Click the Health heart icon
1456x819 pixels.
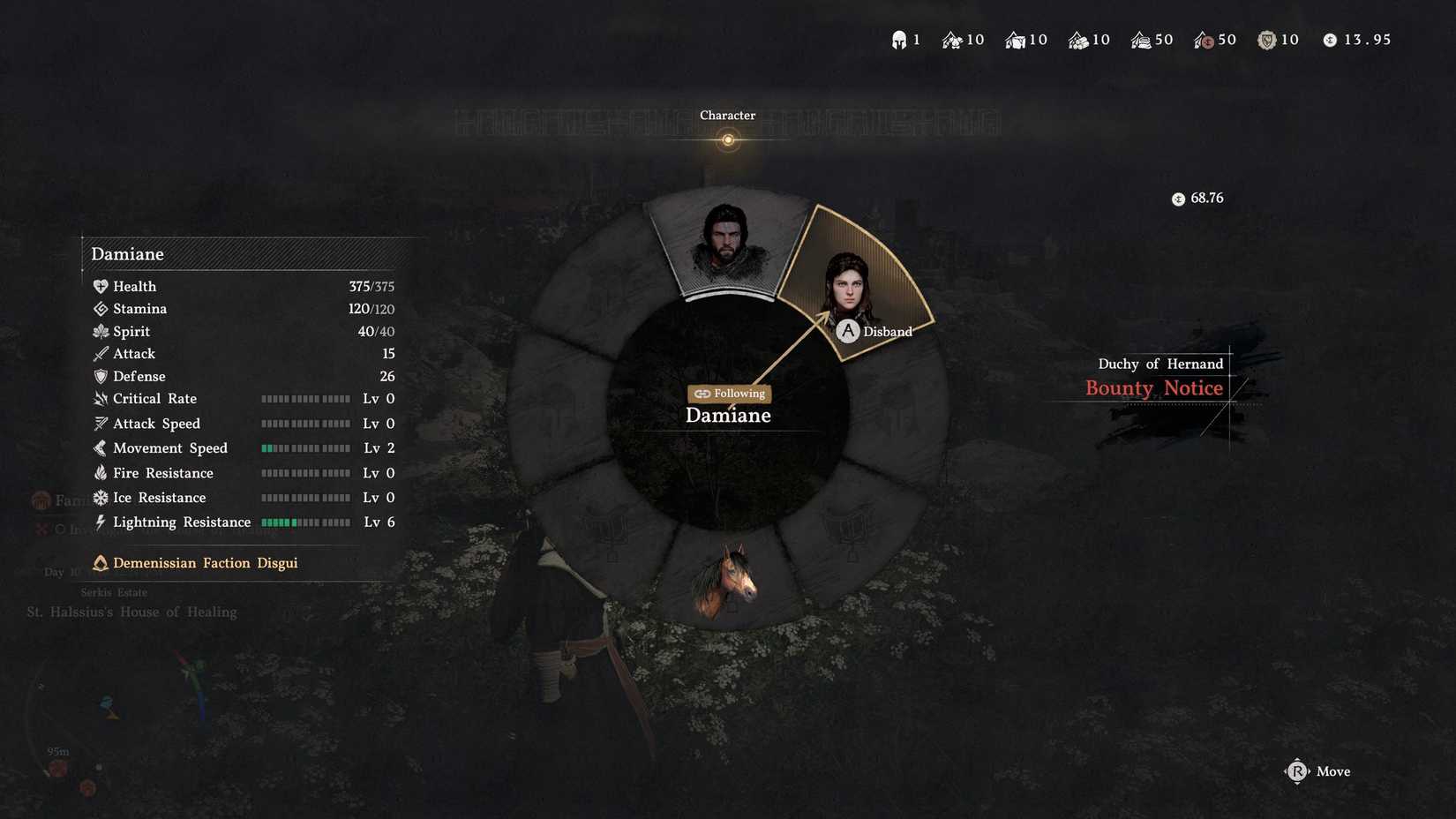pyautogui.click(x=100, y=286)
